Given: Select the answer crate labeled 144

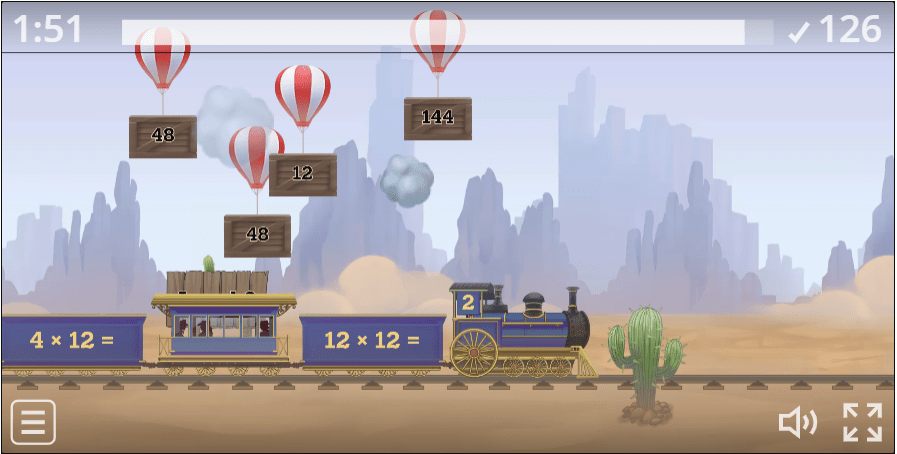Looking at the screenshot, I should [437, 117].
